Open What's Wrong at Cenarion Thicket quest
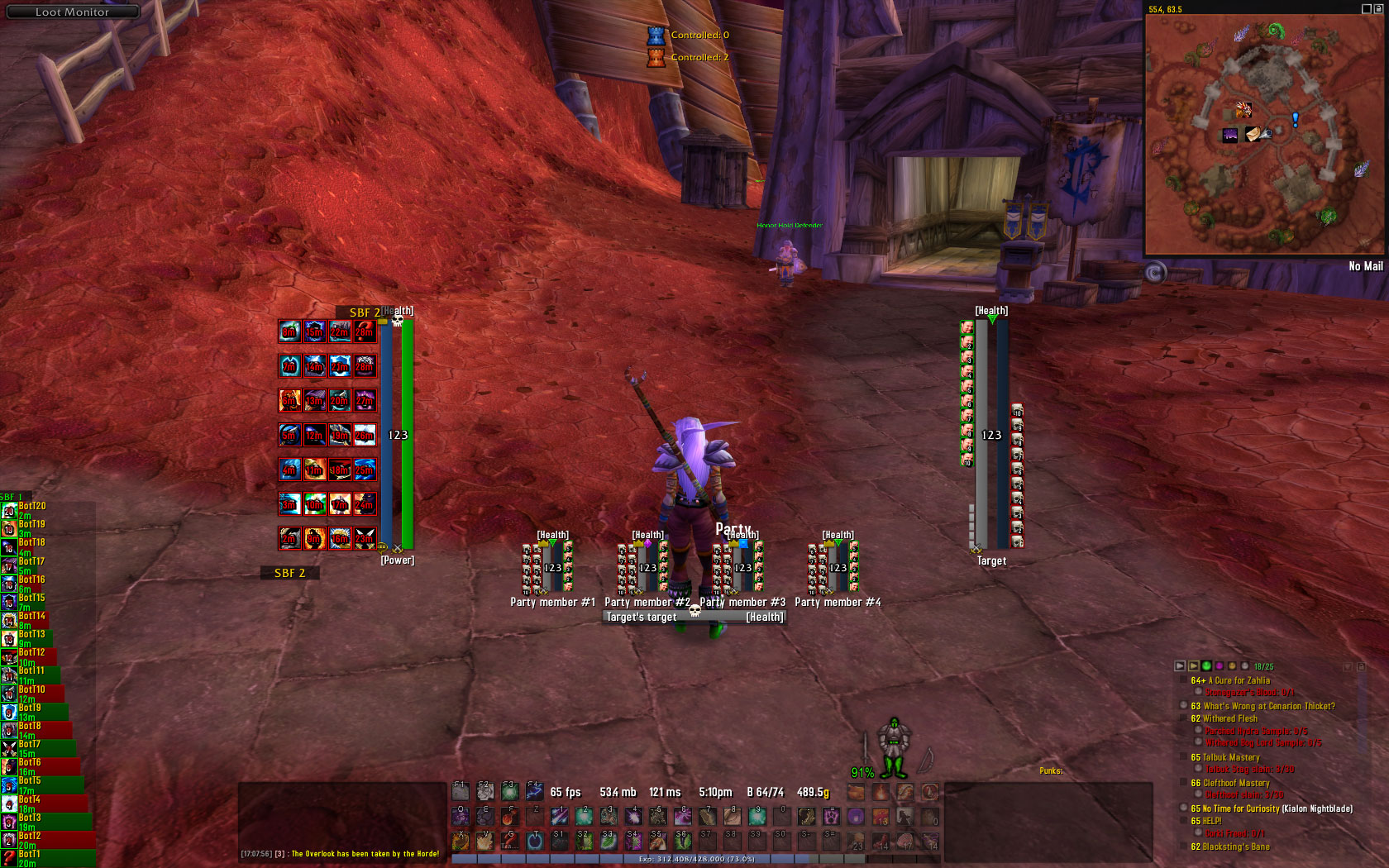1389x868 pixels. (1263, 706)
